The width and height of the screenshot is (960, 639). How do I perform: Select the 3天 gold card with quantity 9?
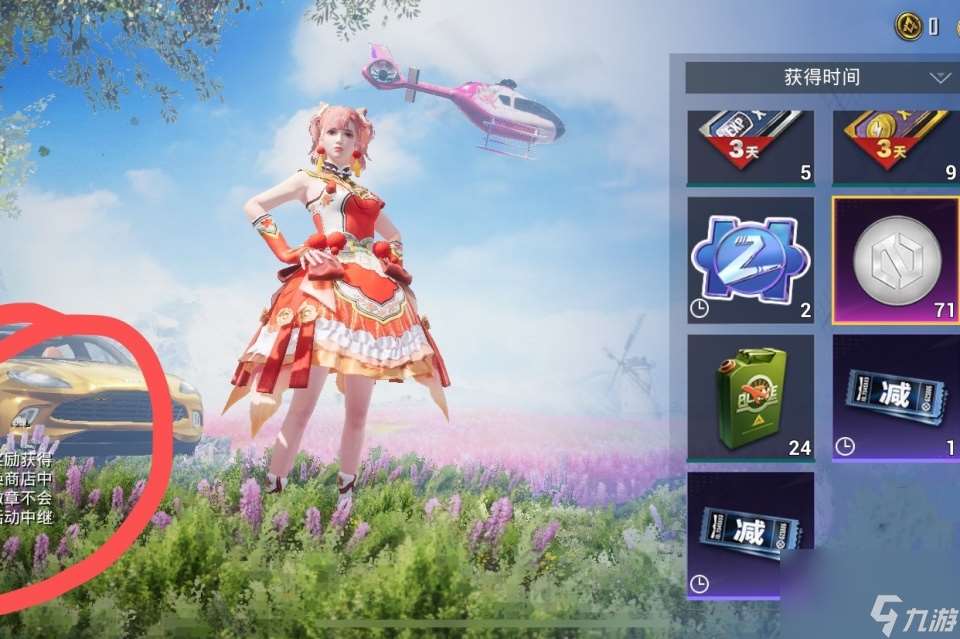click(x=895, y=146)
